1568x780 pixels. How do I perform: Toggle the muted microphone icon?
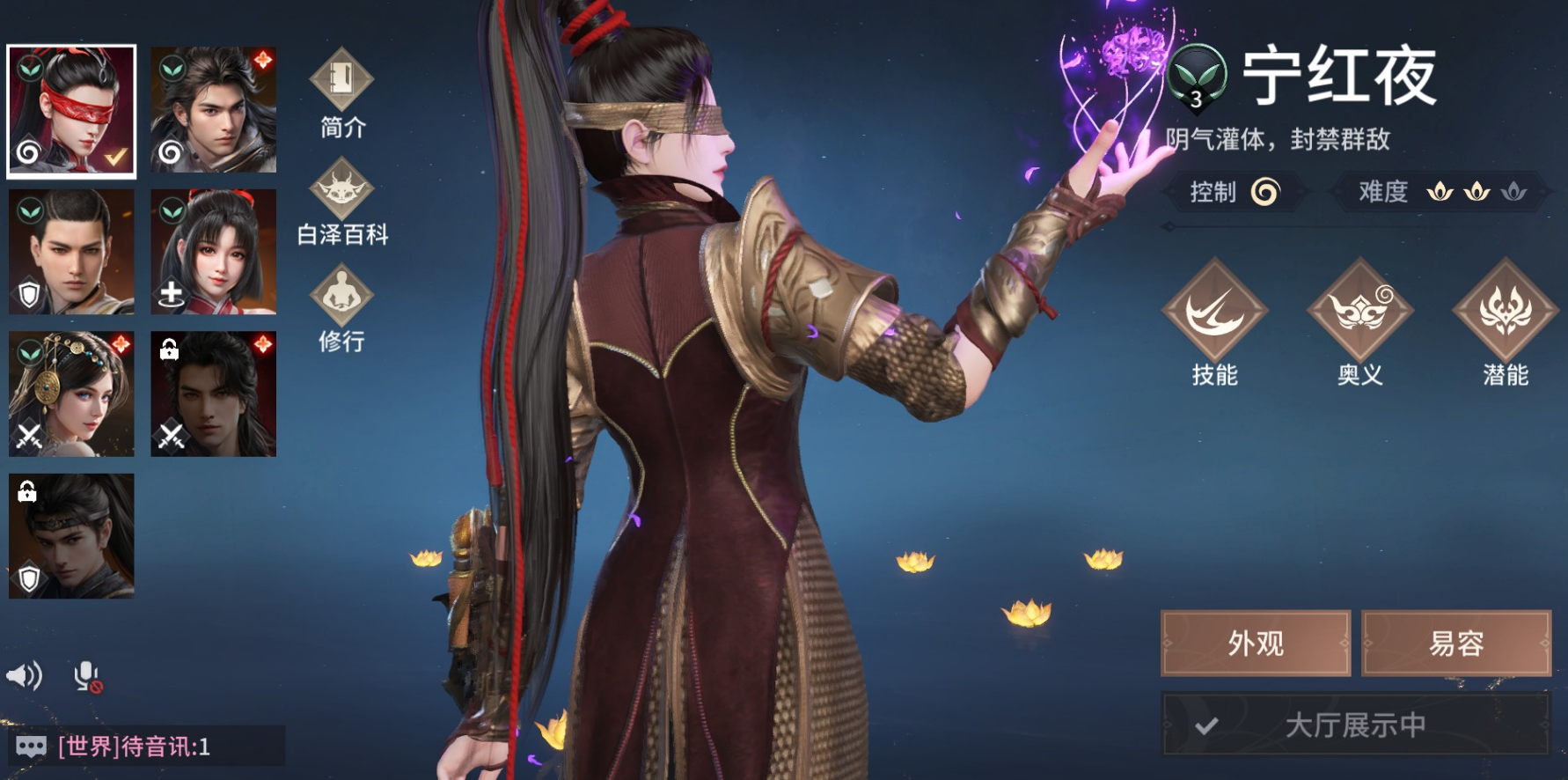pyautogui.click(x=87, y=676)
